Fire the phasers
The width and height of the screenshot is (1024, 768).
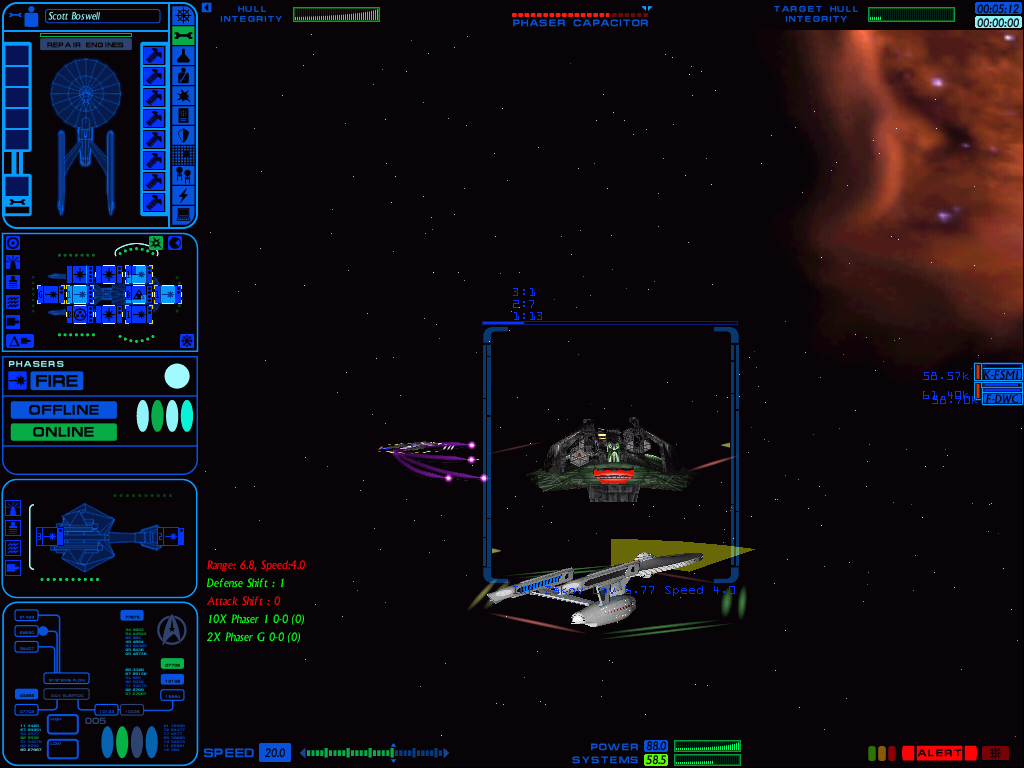56,381
